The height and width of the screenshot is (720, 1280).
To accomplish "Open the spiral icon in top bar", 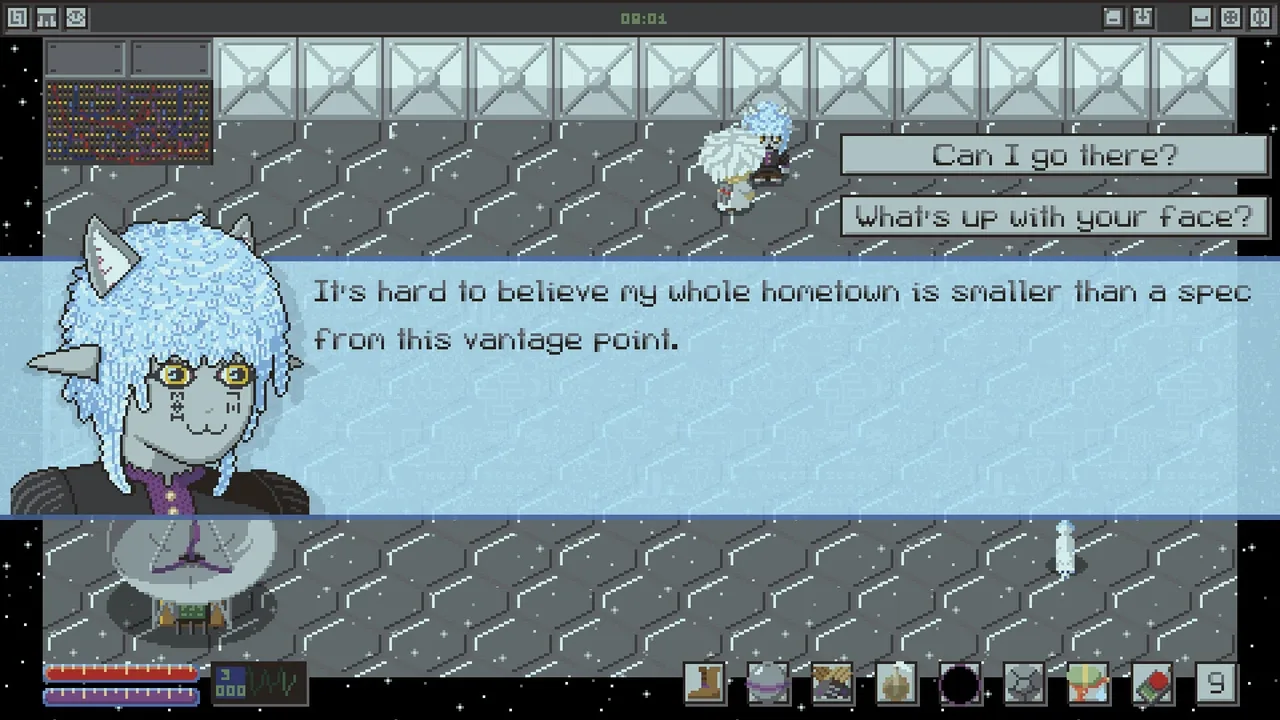I will [17, 18].
